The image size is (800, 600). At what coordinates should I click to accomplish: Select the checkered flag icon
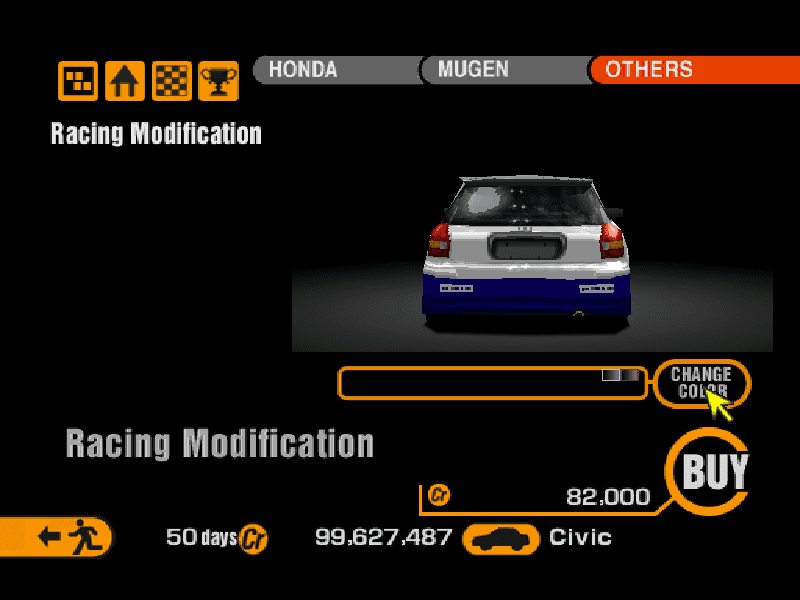tap(172, 81)
